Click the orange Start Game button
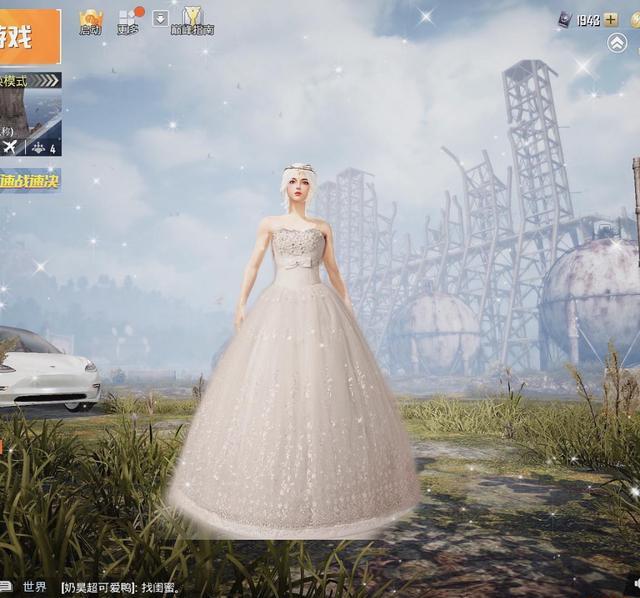This screenshot has width=640, height=598. [29, 38]
